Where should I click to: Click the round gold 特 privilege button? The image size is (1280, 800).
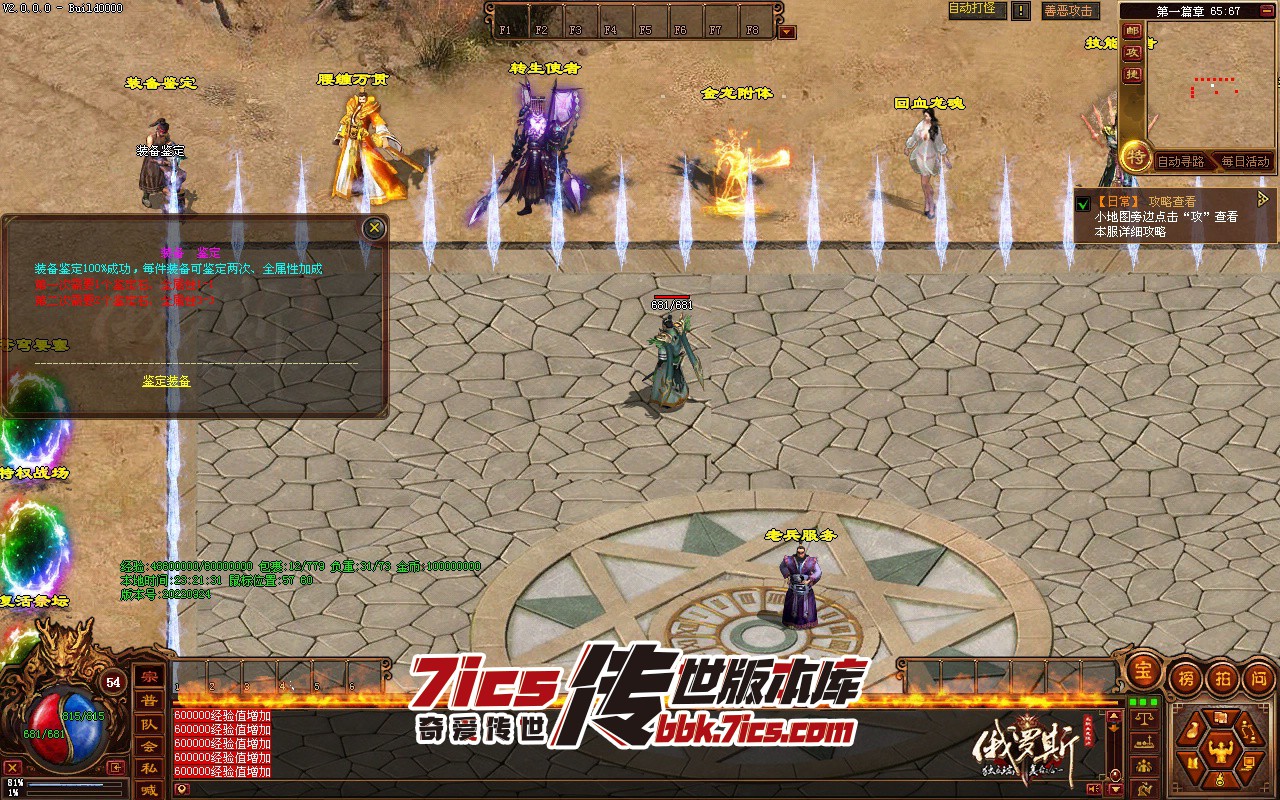1135,155
